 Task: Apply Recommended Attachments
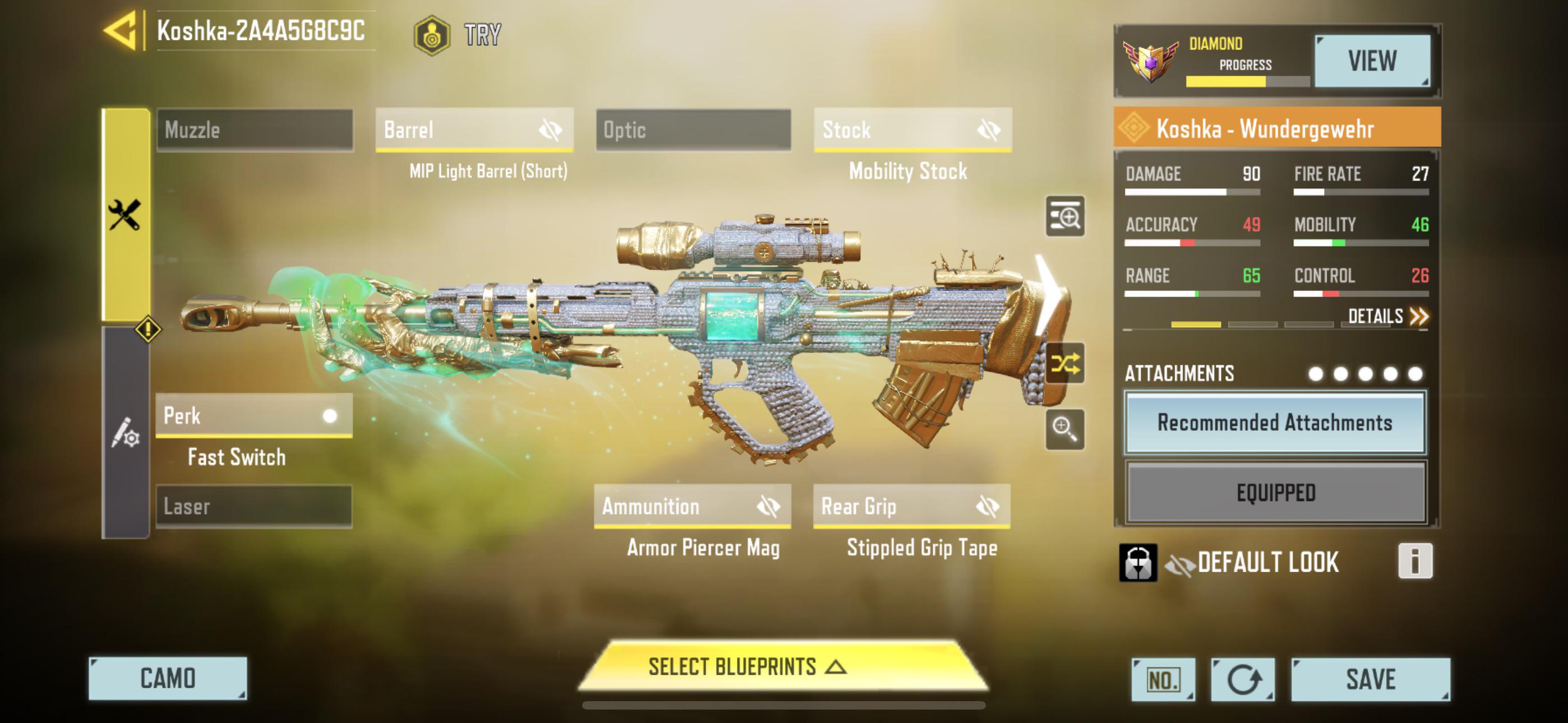(1275, 423)
